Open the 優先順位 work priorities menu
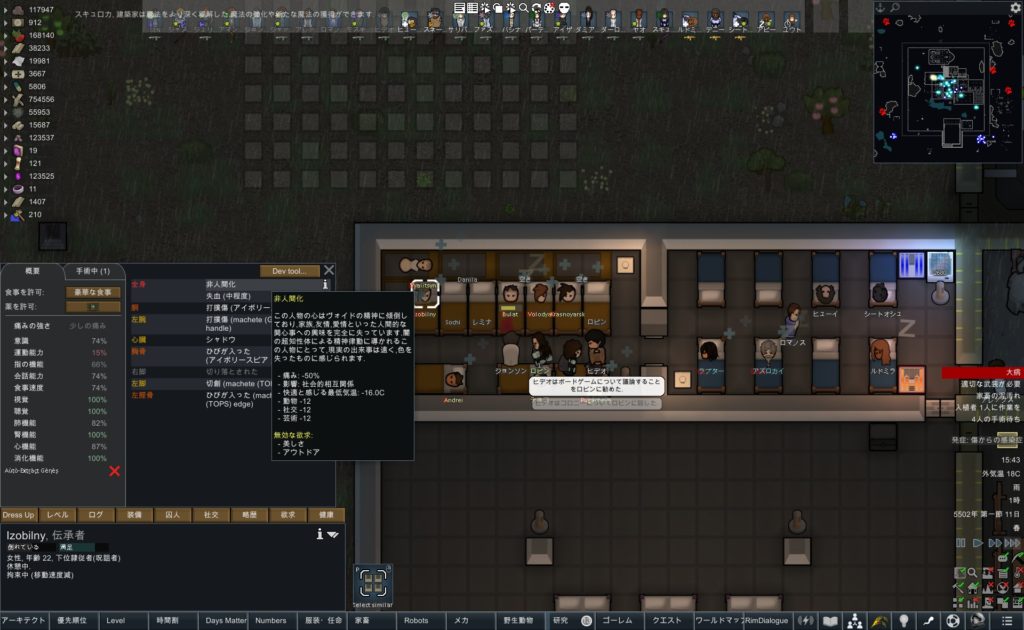 pyautogui.click(x=74, y=621)
